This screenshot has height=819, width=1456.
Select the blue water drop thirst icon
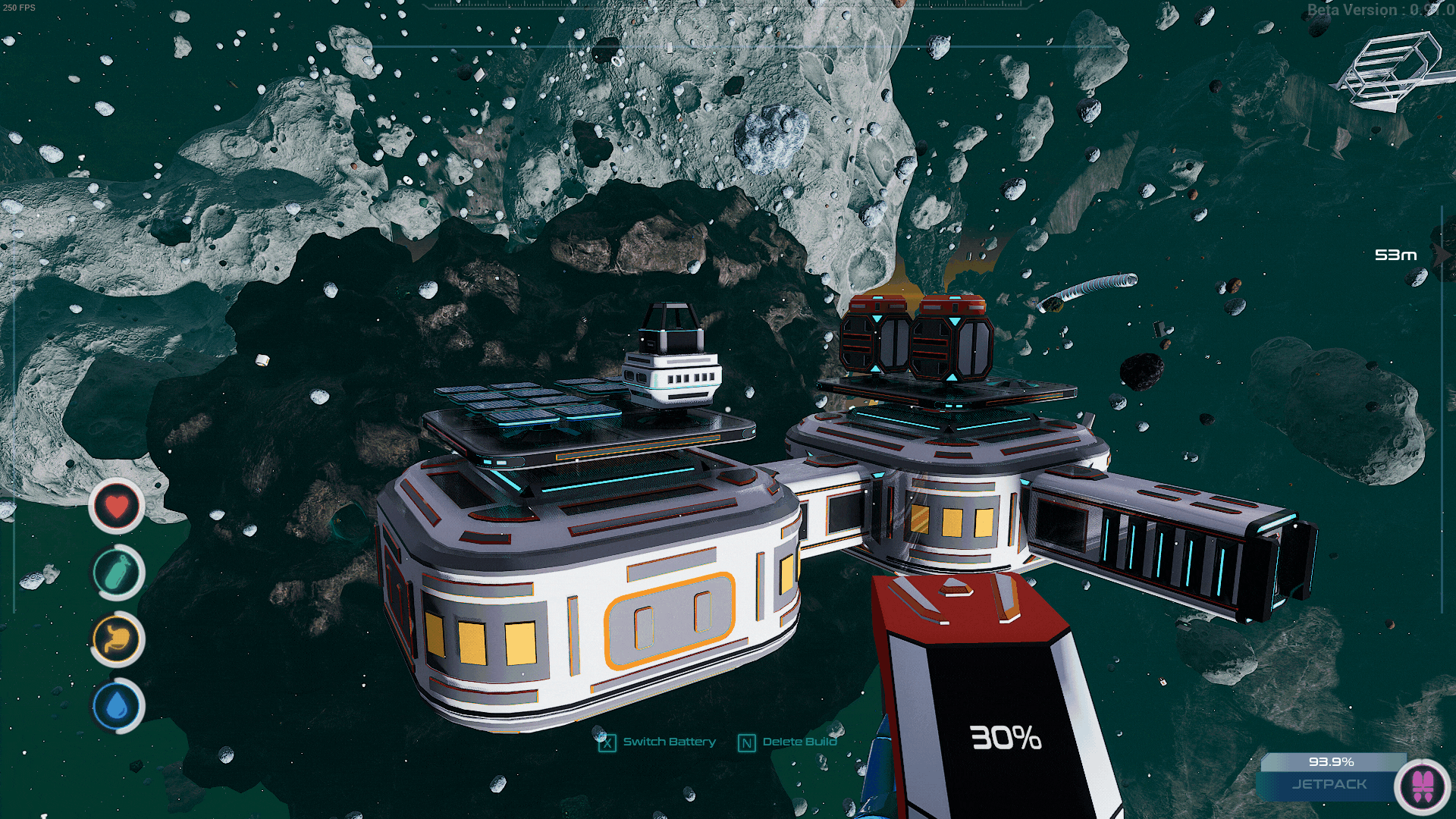point(117,706)
